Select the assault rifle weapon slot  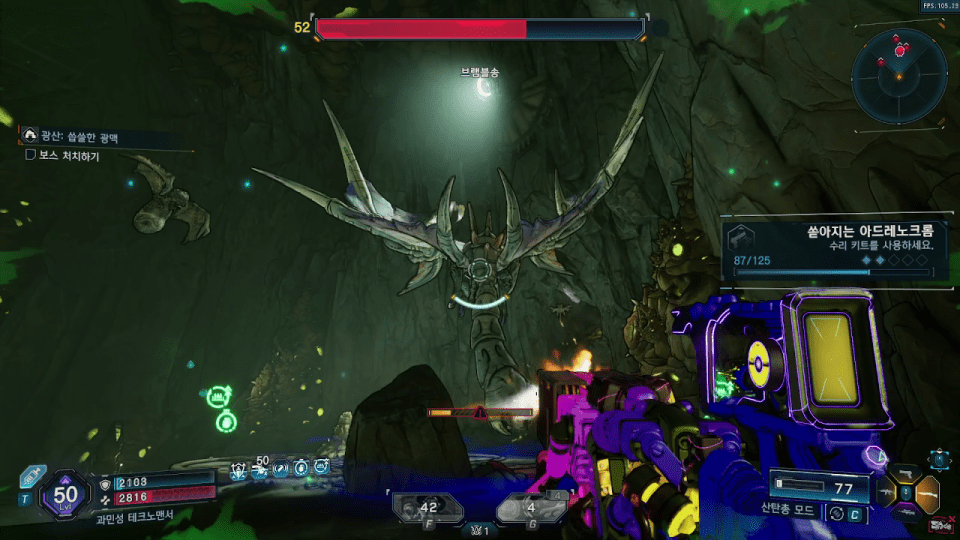pos(886,492)
